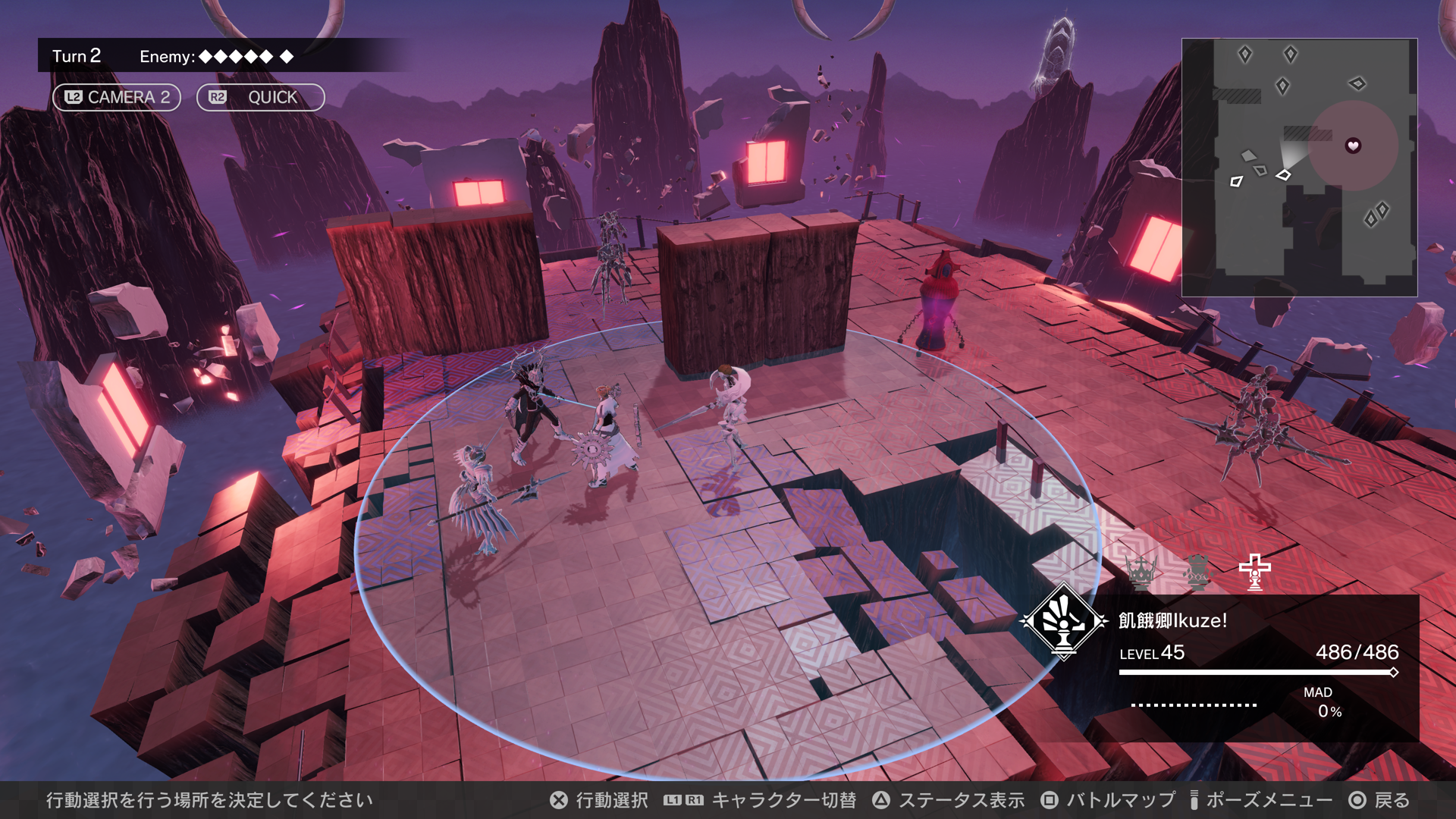The height and width of the screenshot is (819, 1456).
Task: Go back with the 戻る option
Action: pyautogui.click(x=1379, y=800)
